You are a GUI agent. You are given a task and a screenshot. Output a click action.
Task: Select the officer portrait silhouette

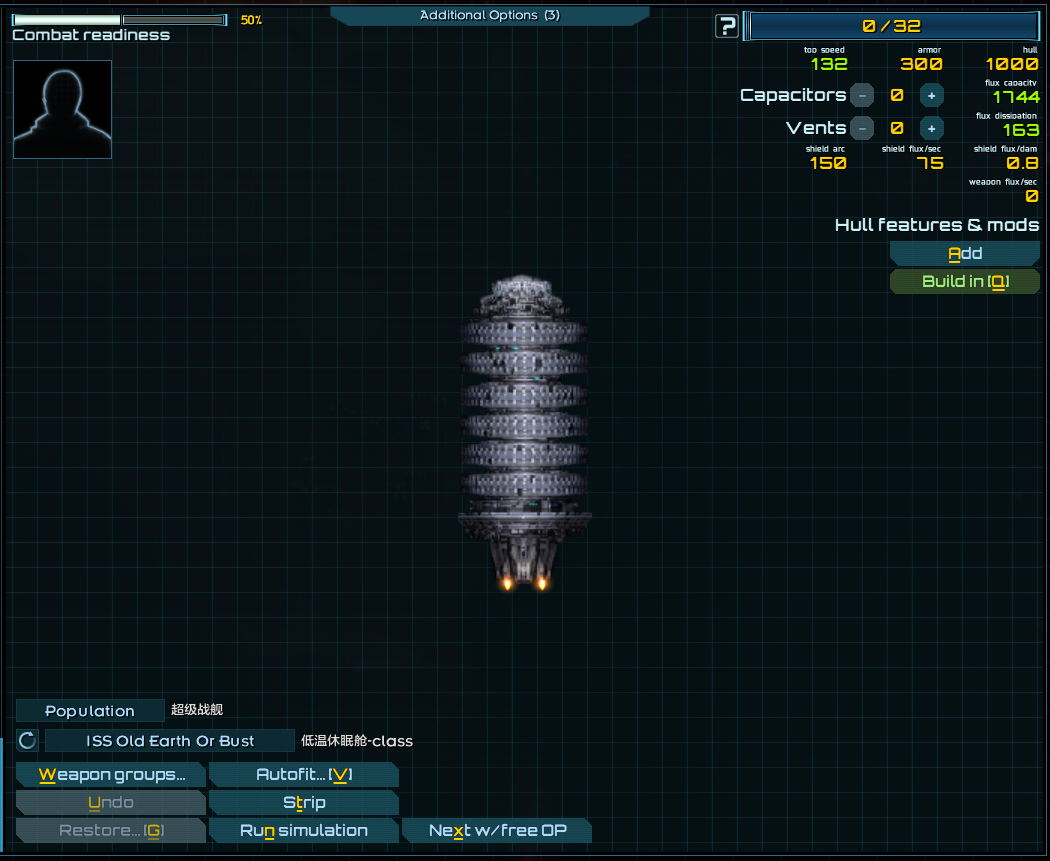pos(62,109)
